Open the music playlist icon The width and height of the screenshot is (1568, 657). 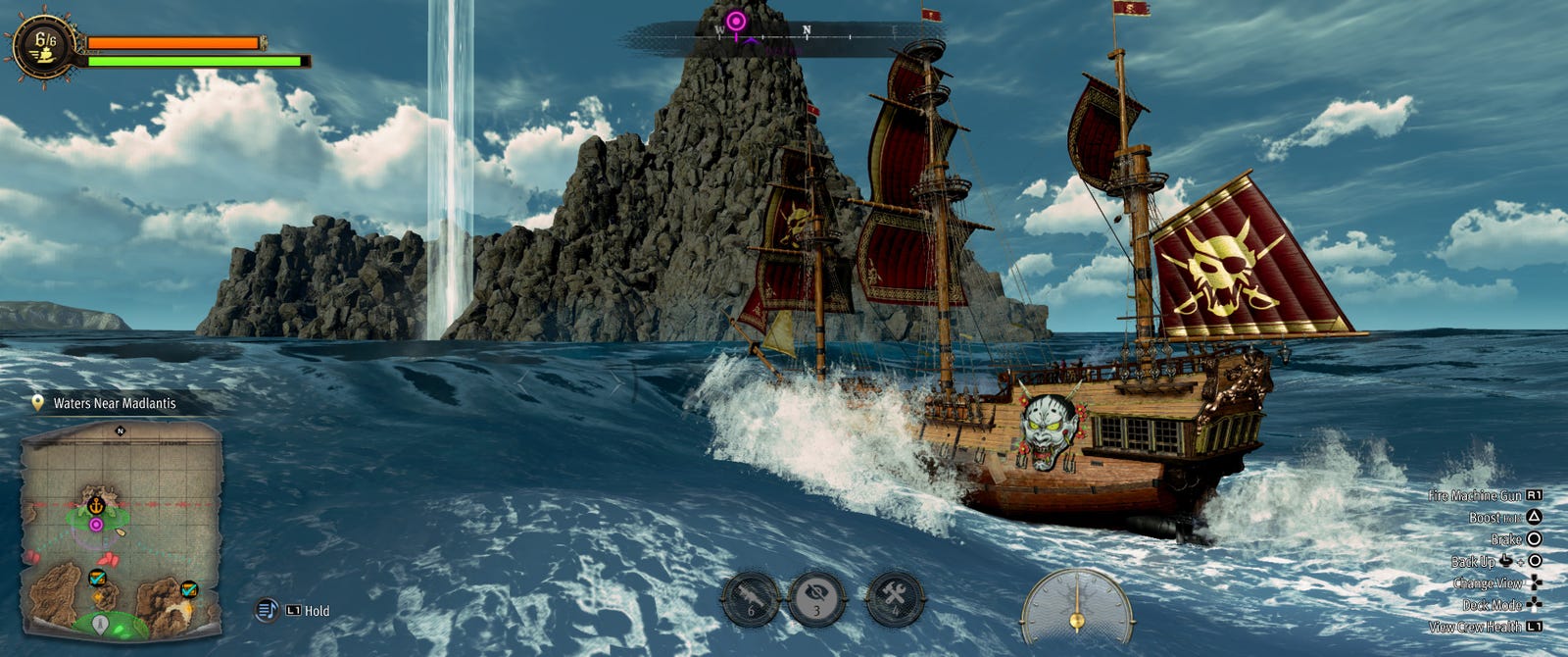click(x=266, y=611)
